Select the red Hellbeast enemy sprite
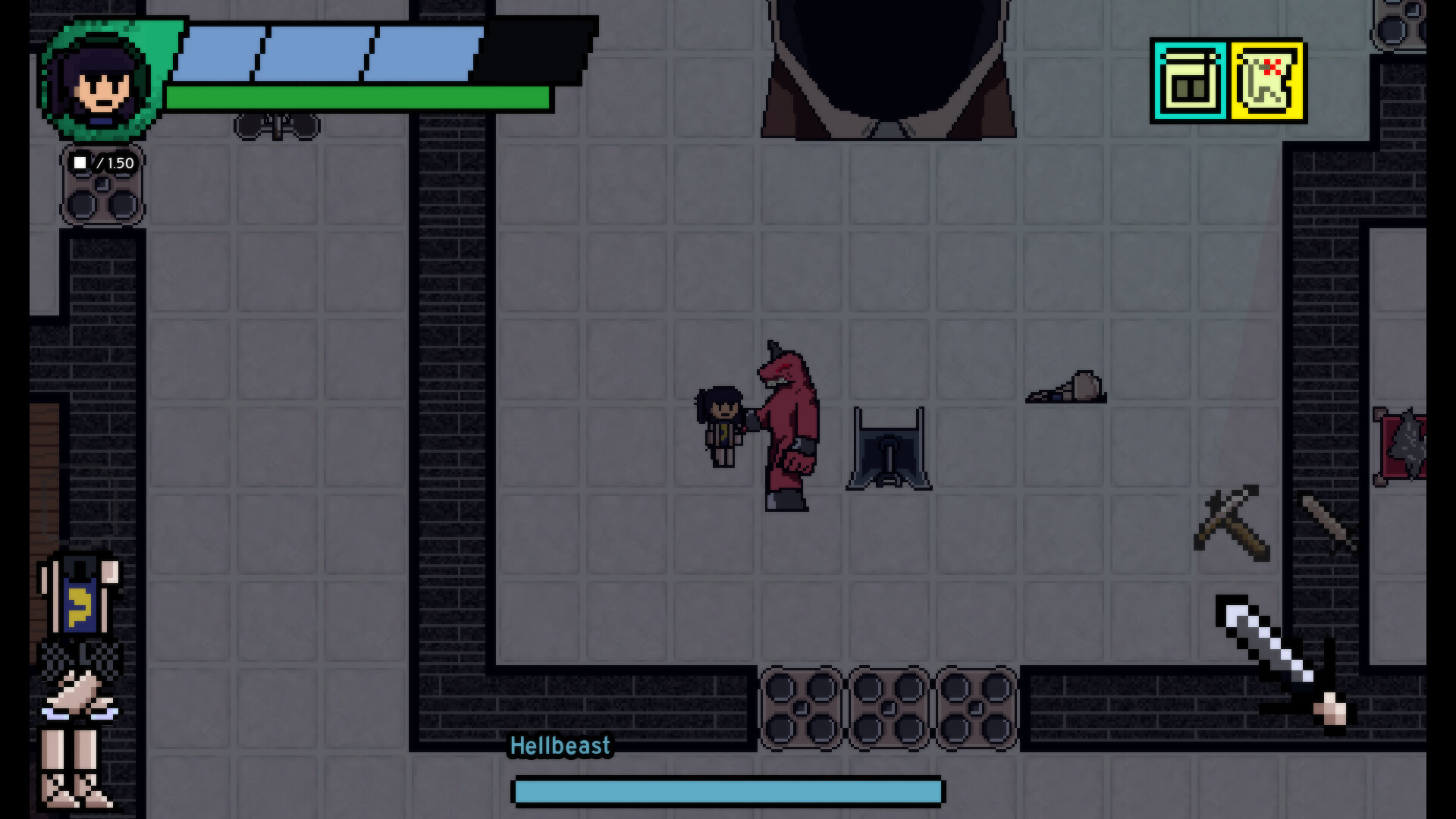This screenshot has width=1456, height=819. point(789,425)
